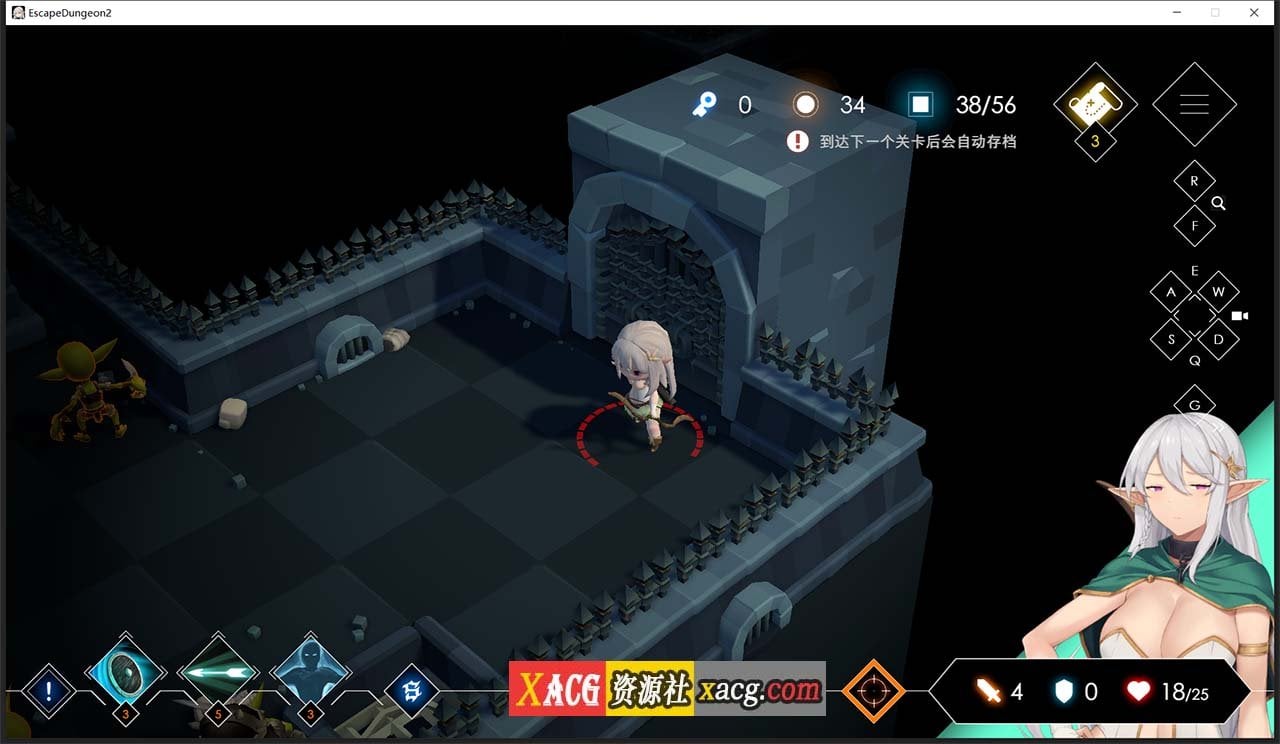The height and width of the screenshot is (744, 1280).
Task: Activate the arrow volley skill costing 5
Action: click(x=217, y=678)
